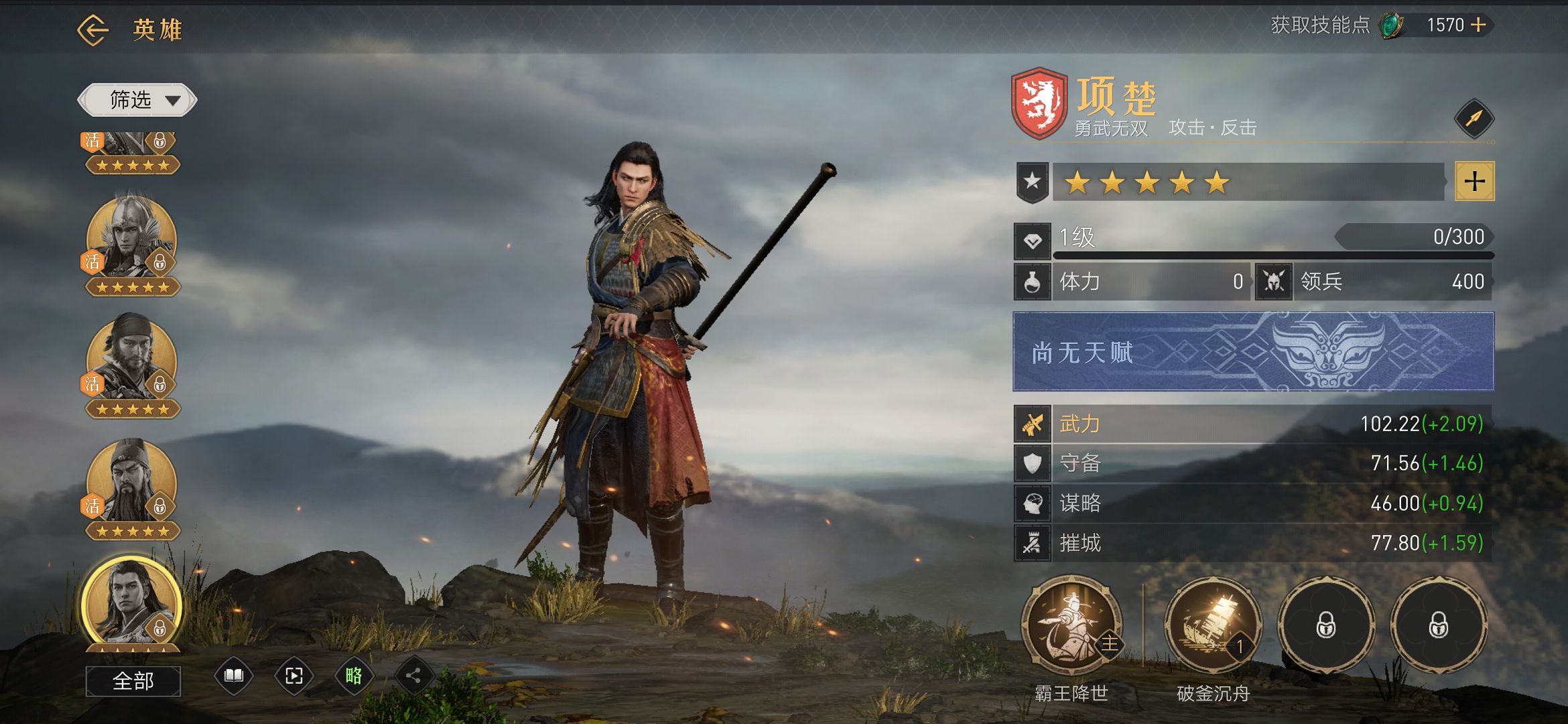Click the 领兵 troop helmet icon

(x=1273, y=282)
